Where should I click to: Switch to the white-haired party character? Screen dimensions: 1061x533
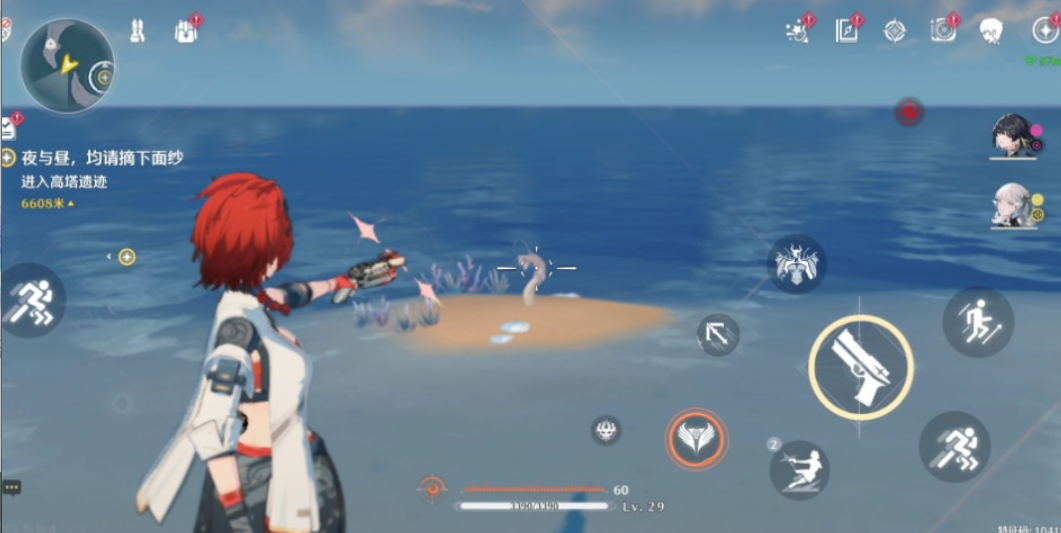tap(1012, 204)
